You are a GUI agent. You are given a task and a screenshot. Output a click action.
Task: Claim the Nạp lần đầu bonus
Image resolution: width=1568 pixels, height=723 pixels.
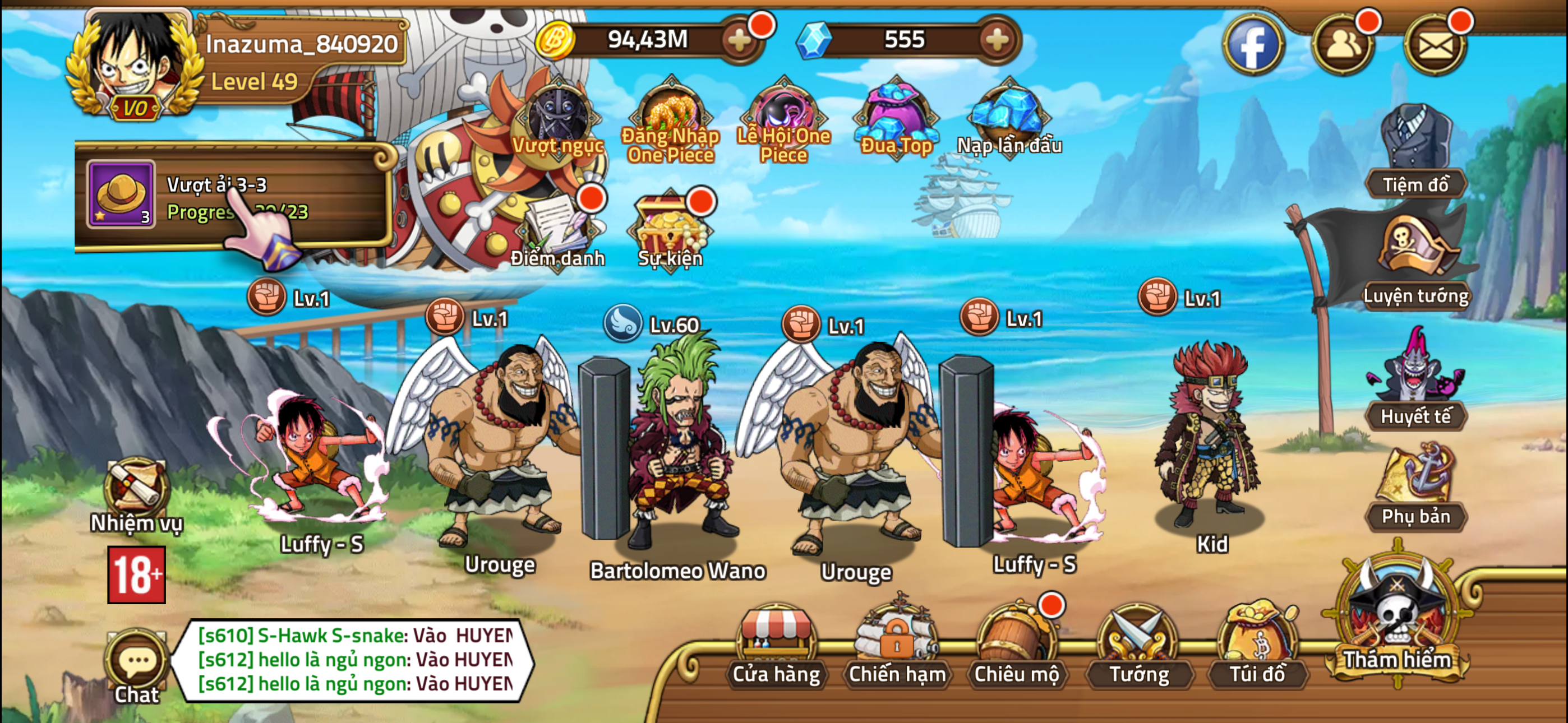tap(1006, 115)
